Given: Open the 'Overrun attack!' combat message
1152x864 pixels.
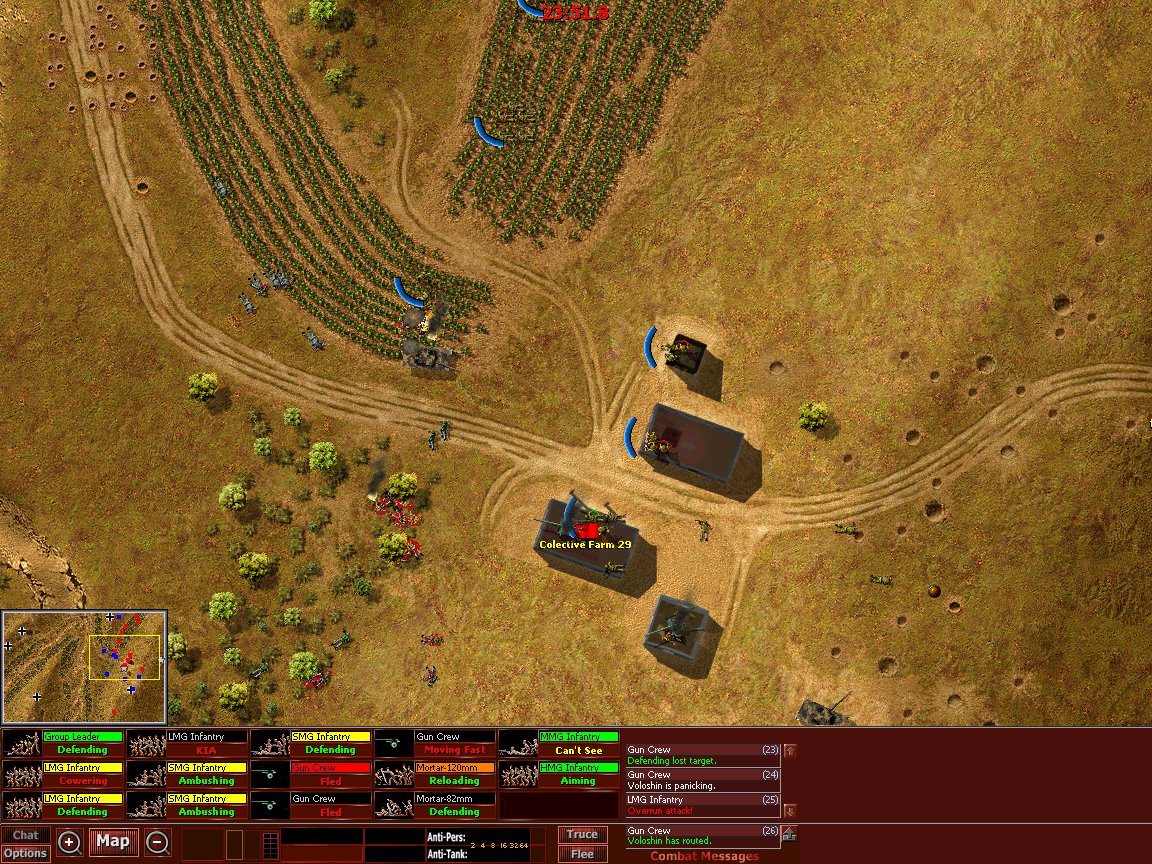Looking at the screenshot, I should [x=702, y=805].
